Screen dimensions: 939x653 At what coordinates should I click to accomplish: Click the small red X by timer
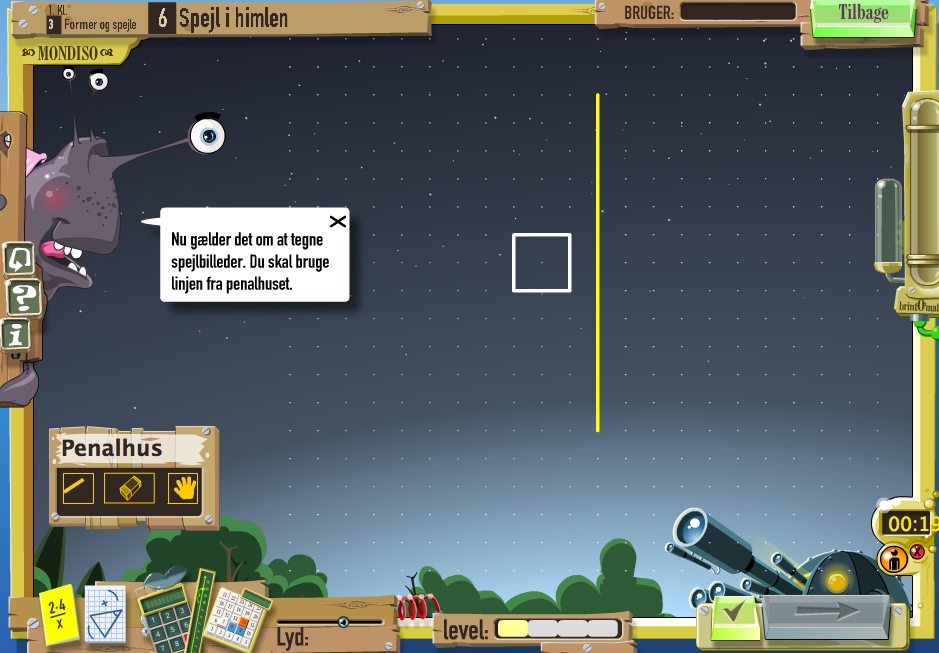(917, 552)
